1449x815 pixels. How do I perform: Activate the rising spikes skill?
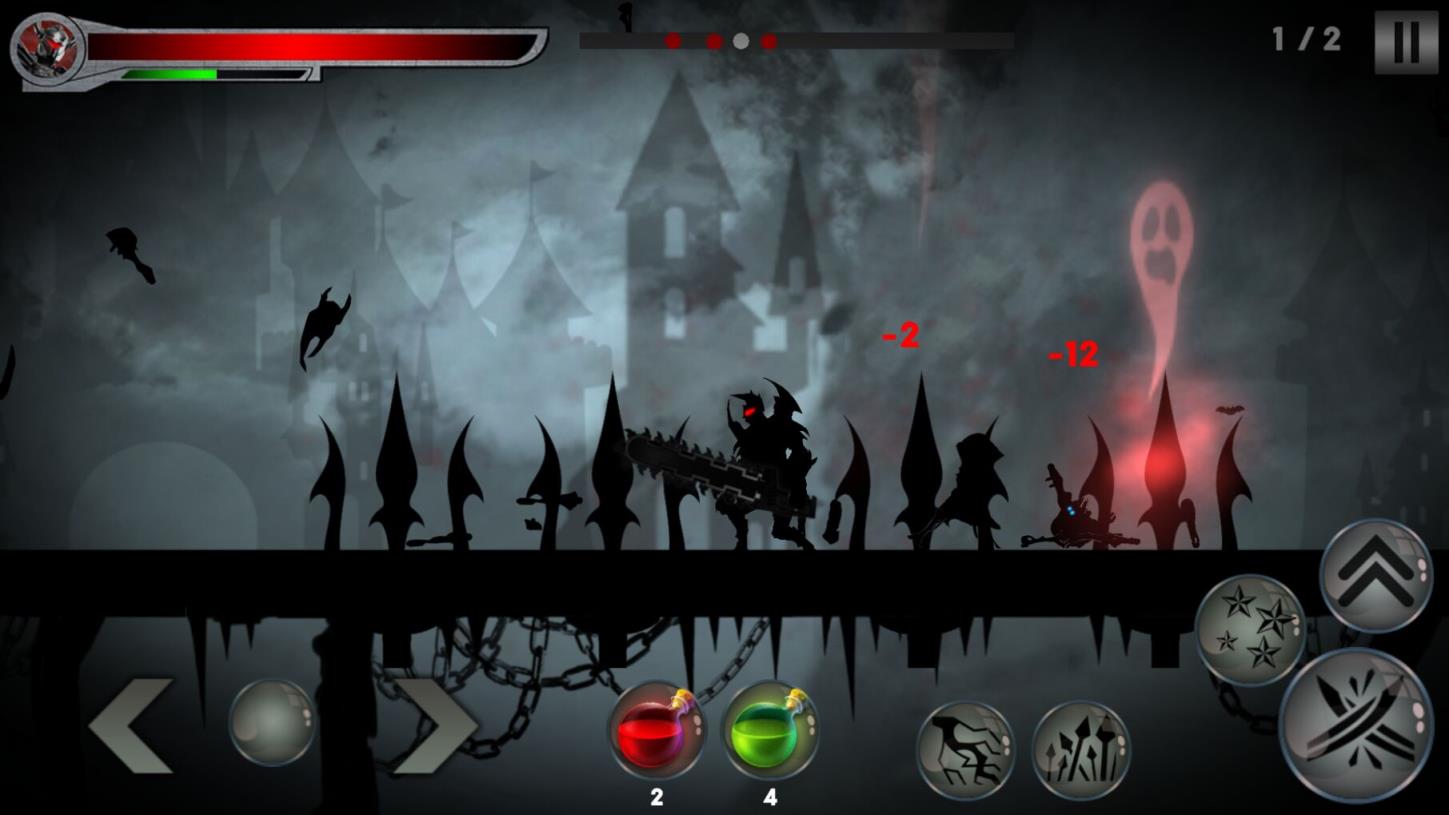click(x=1080, y=750)
